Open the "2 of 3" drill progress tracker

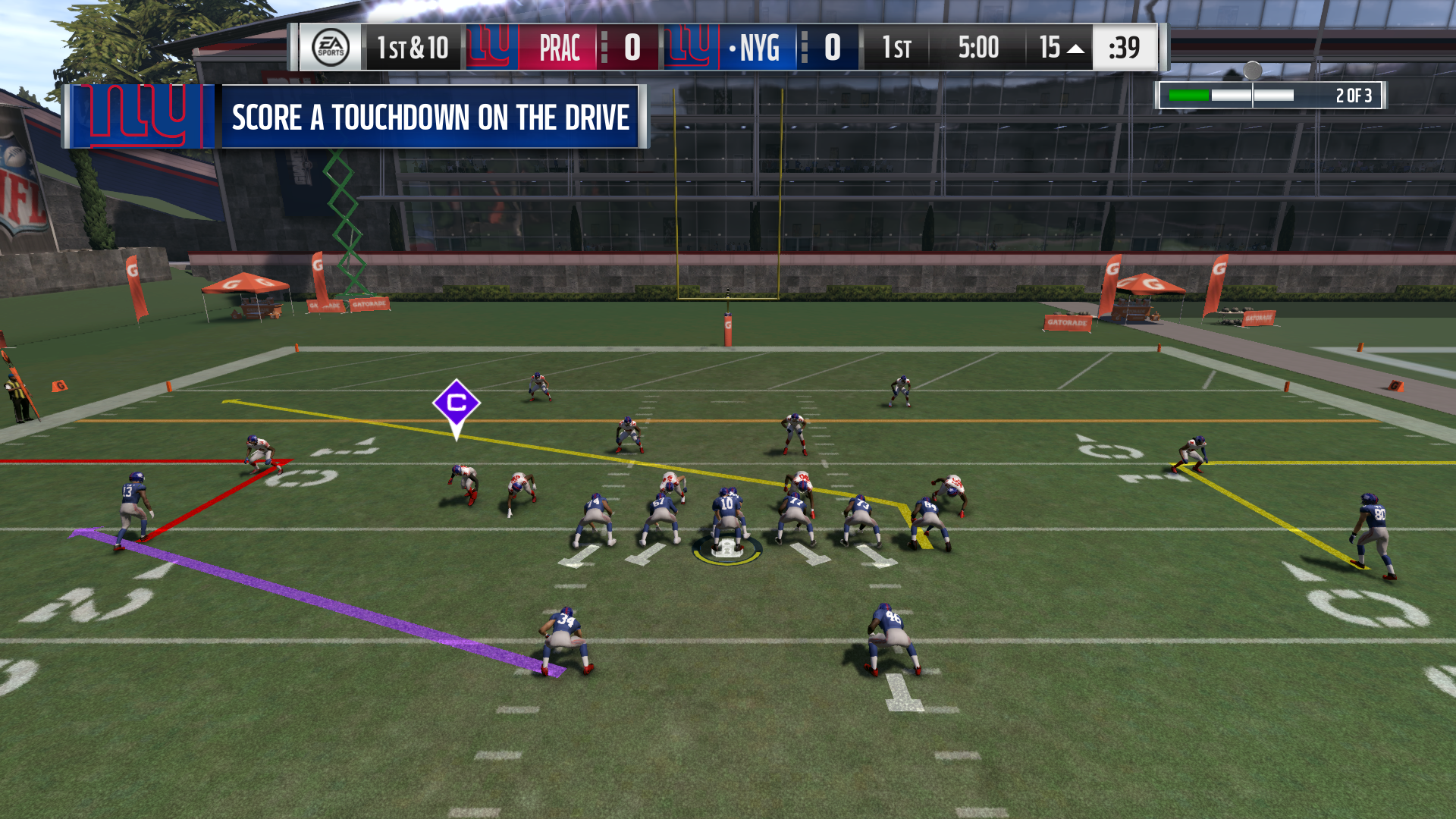1270,96
